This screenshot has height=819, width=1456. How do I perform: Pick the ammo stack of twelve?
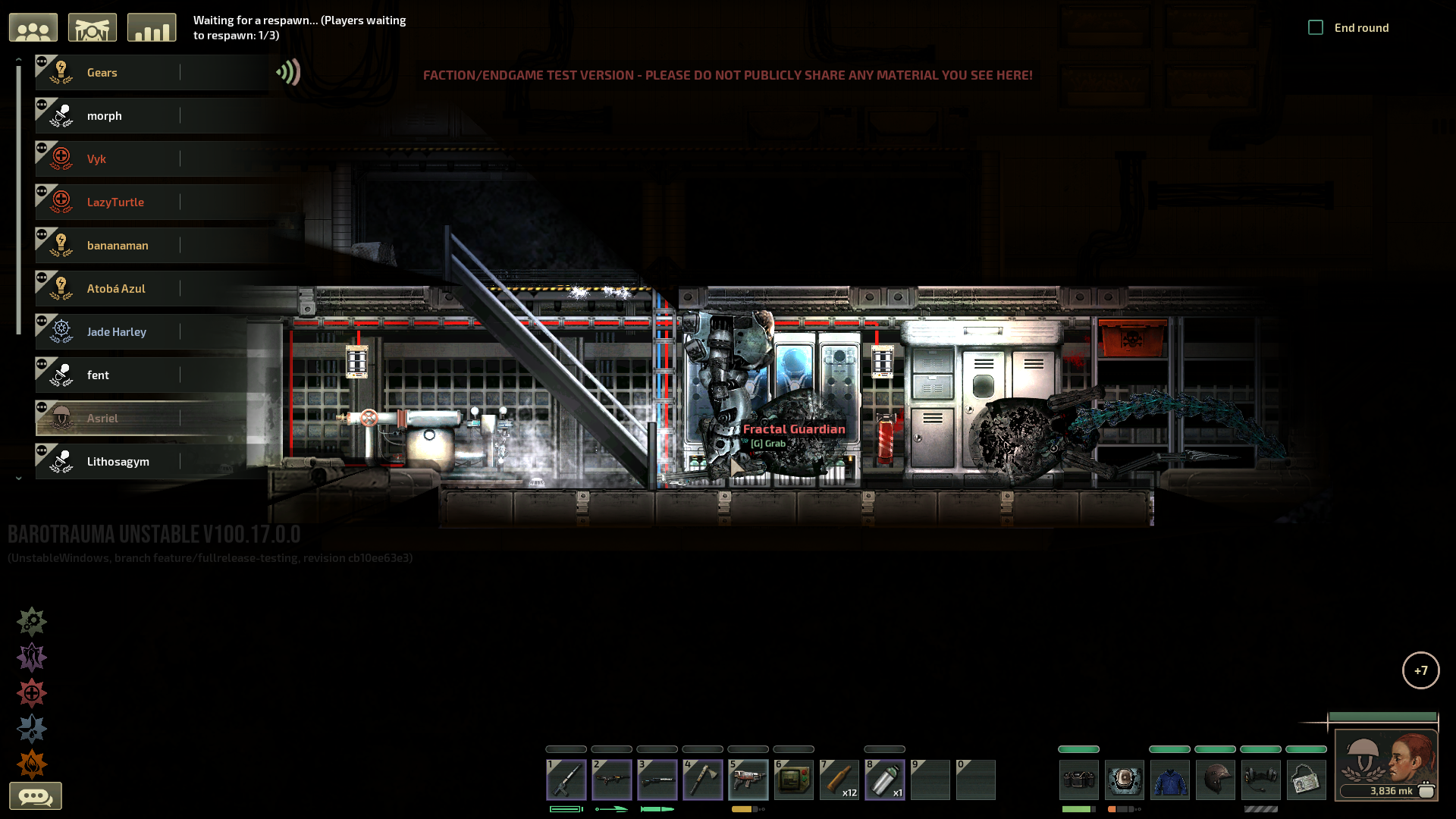click(839, 780)
